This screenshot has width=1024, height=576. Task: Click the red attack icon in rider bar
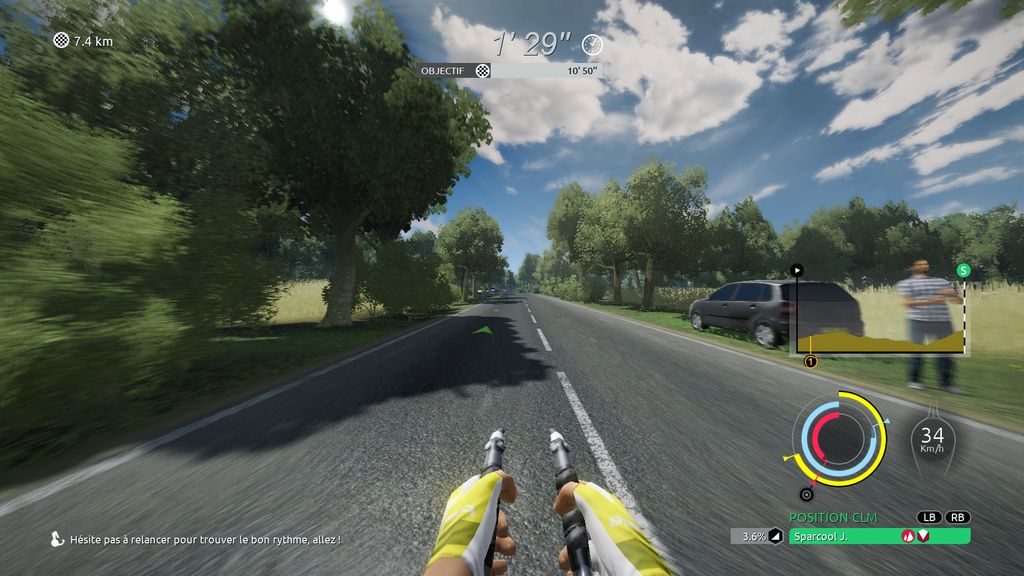[907, 536]
